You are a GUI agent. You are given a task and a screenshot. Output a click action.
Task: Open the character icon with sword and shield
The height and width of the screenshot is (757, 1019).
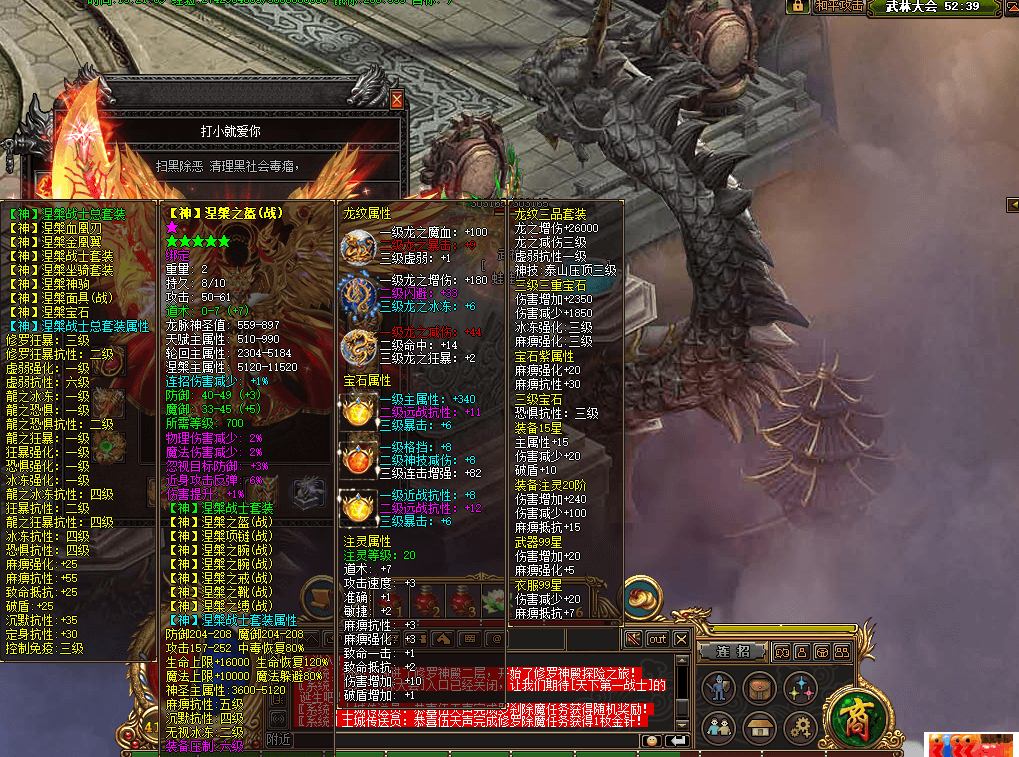coord(719,688)
